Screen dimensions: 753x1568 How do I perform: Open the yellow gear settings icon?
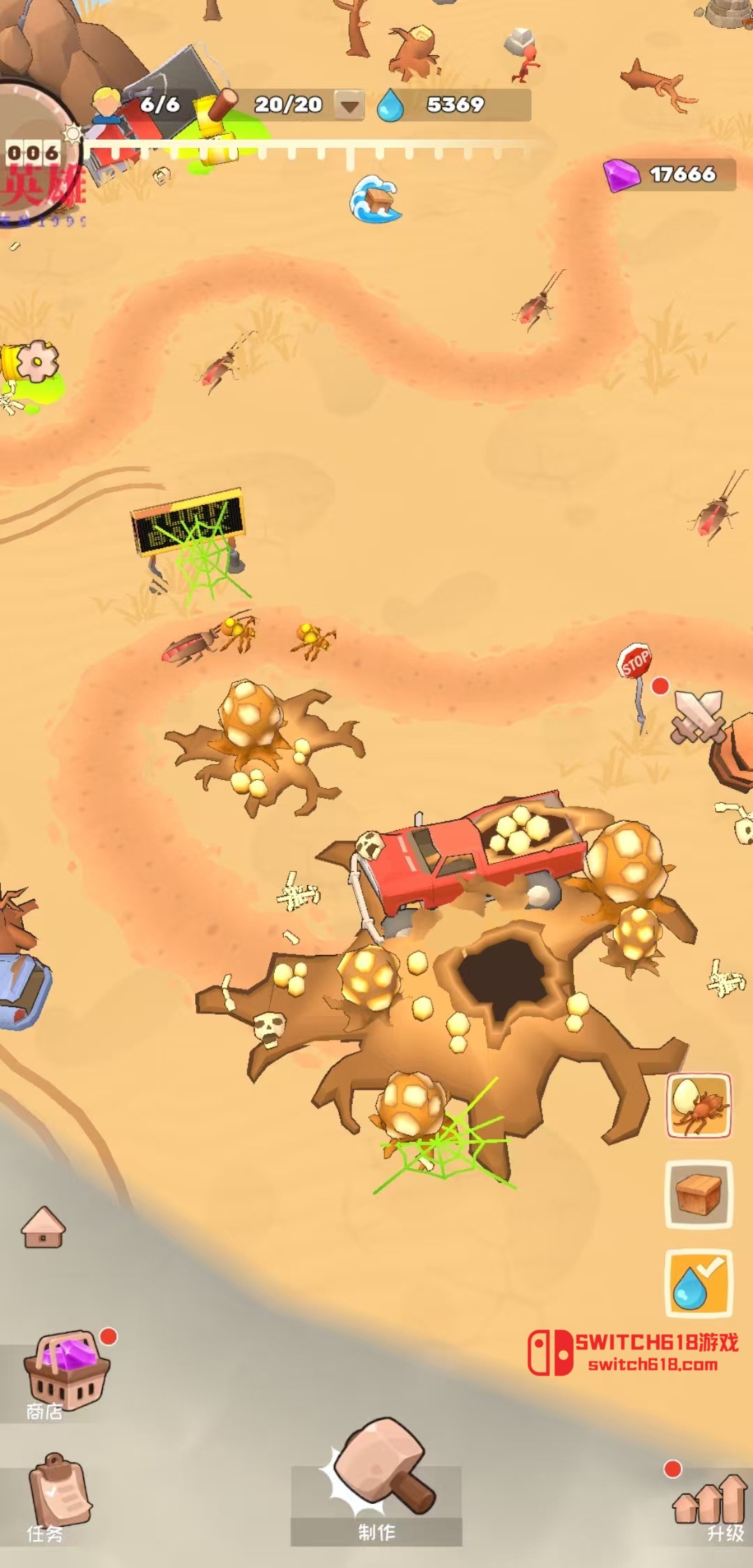36,361
